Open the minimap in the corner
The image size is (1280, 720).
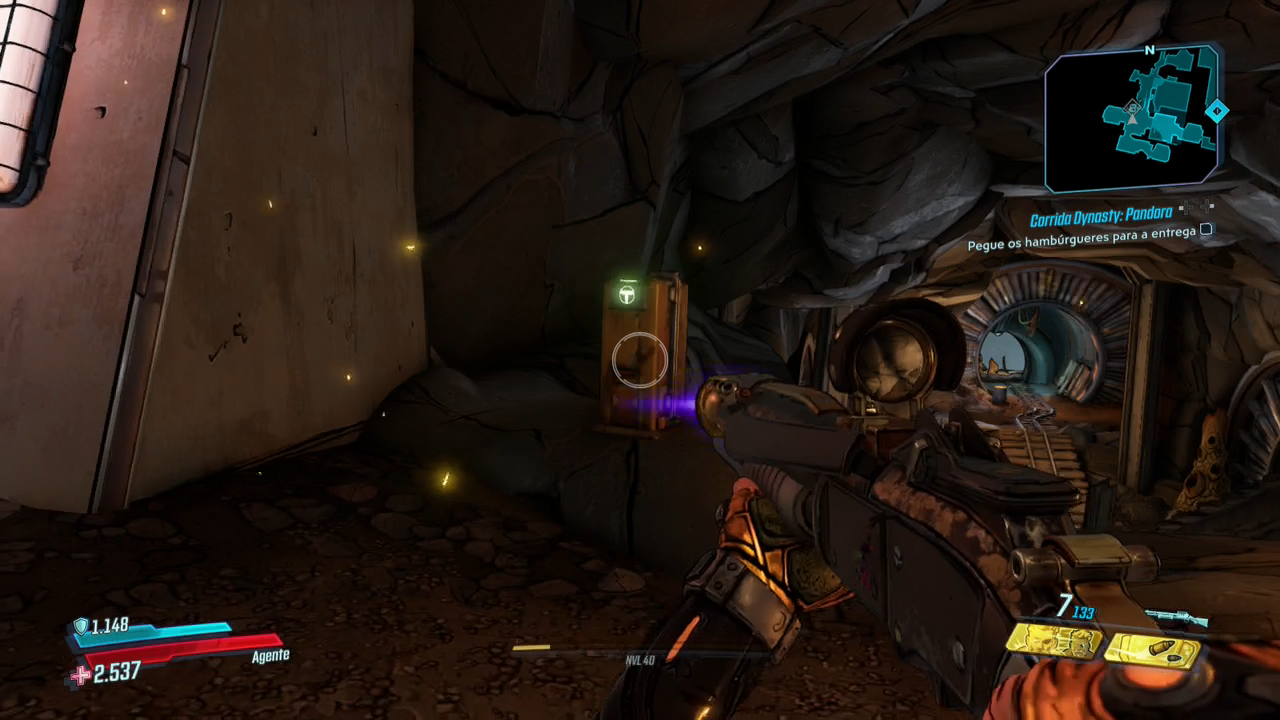pyautogui.click(x=1132, y=118)
